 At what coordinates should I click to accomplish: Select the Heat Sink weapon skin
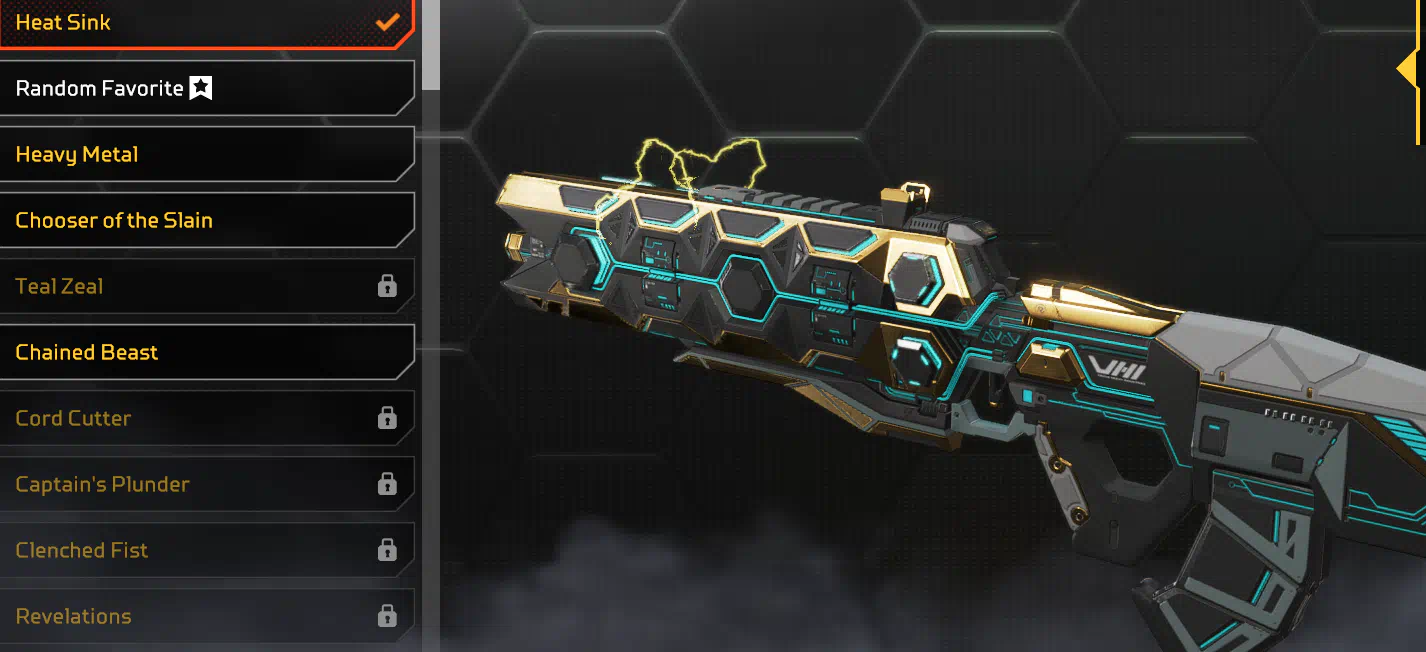pyautogui.click(x=200, y=23)
